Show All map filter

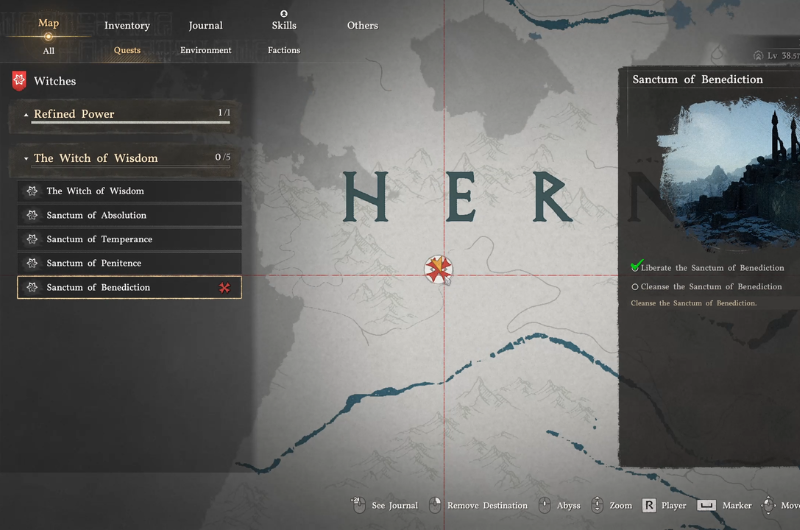click(x=48, y=50)
